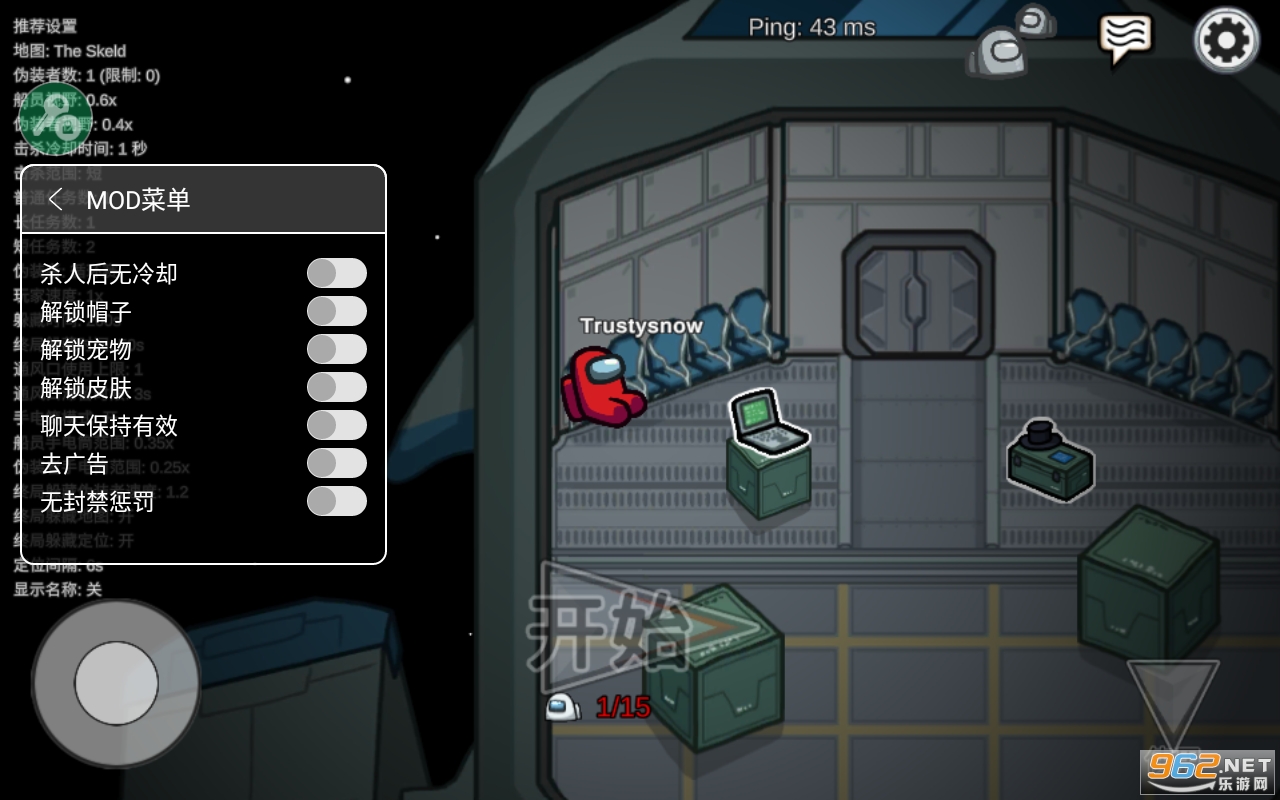Toggle the 无封禁惩罚 switch
This screenshot has width=1280, height=800.
(336, 501)
